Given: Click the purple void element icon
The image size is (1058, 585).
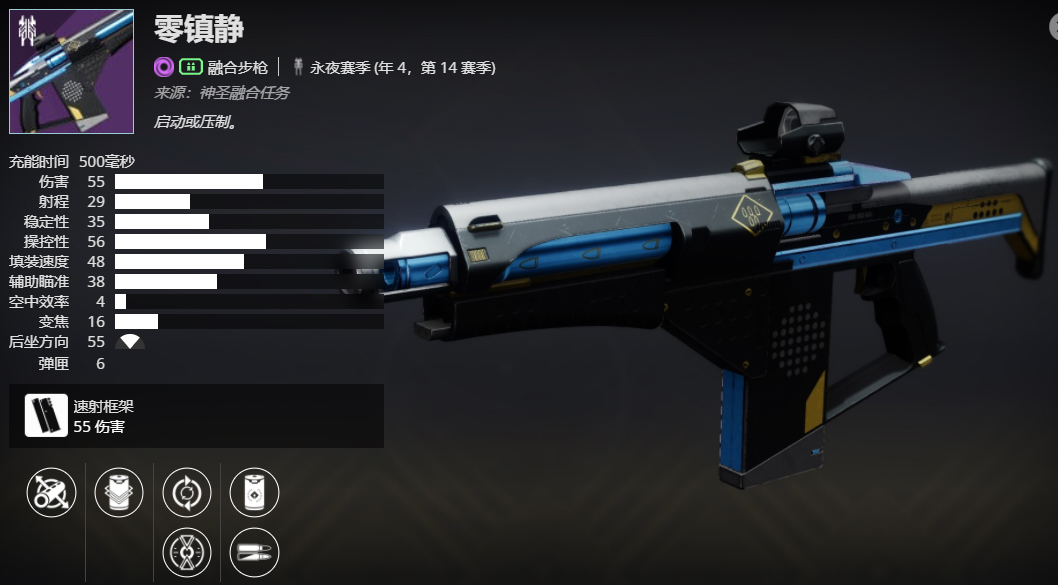Looking at the screenshot, I should point(164,67).
